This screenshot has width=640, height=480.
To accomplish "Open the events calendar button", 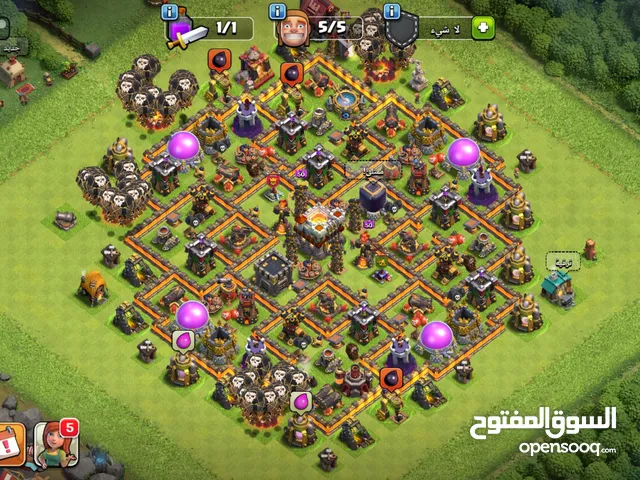I will tap(10, 441).
